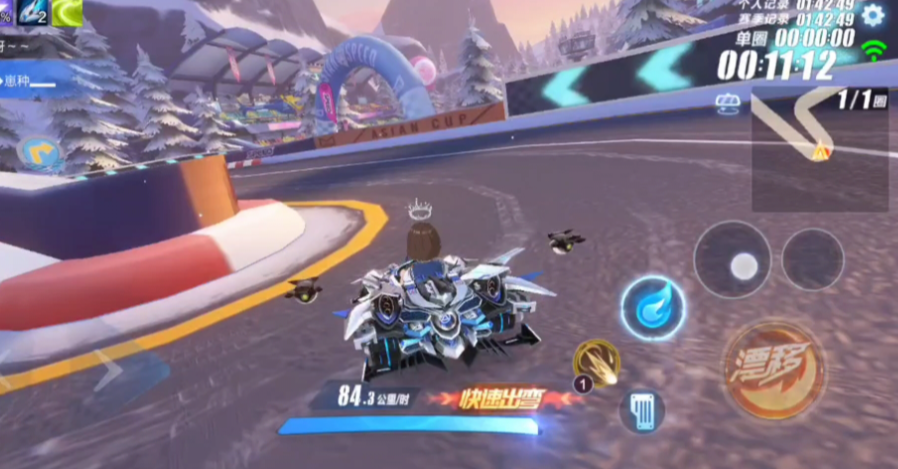Tap the yellow turn arrow icon
Screen dimensions: 898x469
(39, 153)
